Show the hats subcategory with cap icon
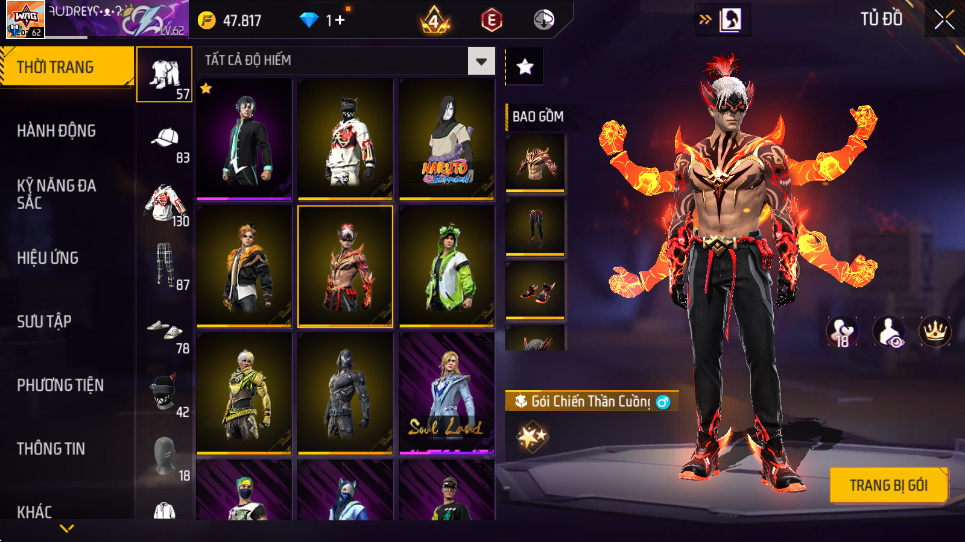965x542 pixels. click(x=168, y=140)
